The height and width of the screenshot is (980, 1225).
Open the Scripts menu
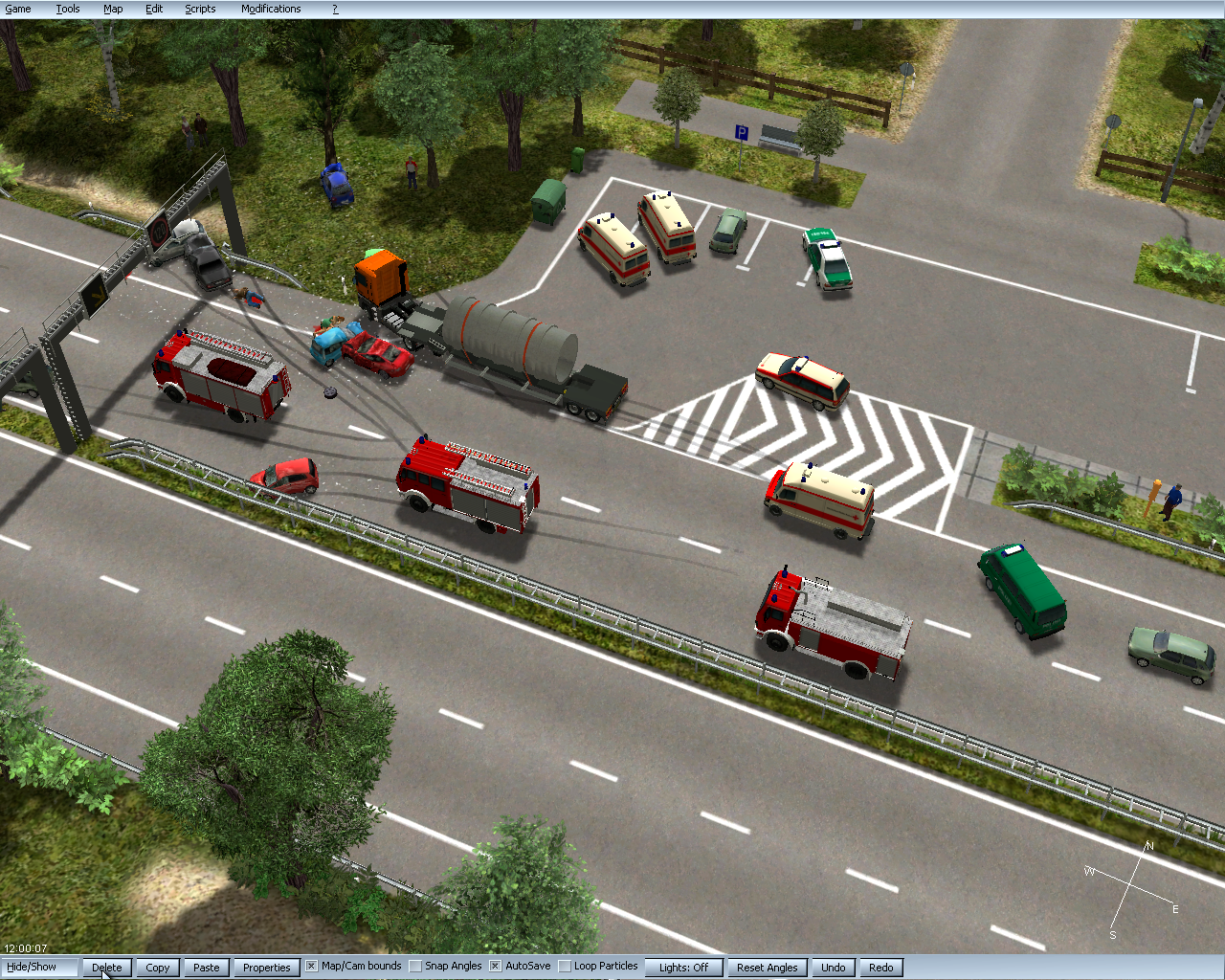200,9
